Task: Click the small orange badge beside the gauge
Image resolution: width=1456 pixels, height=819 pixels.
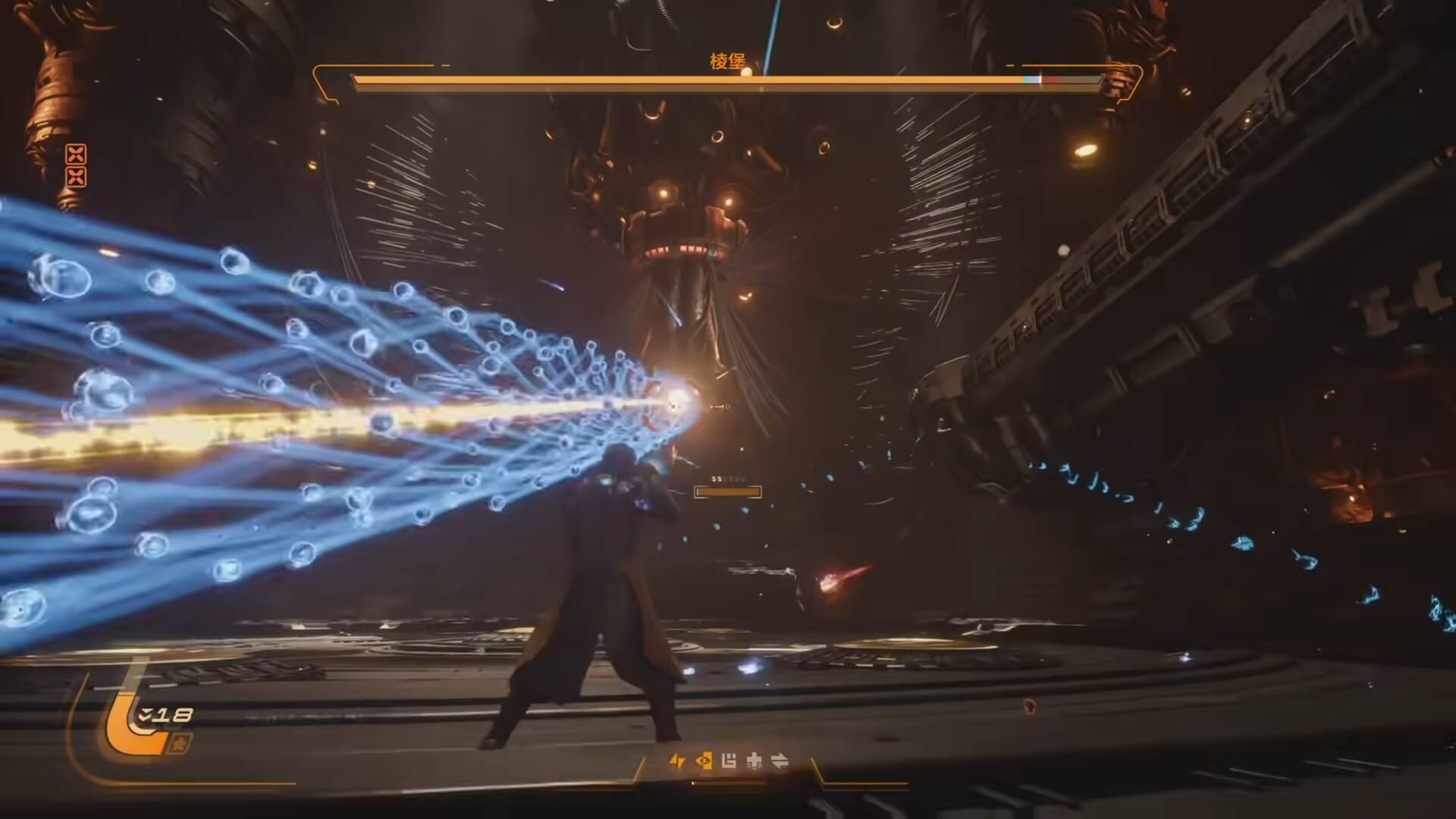Action: (183, 742)
